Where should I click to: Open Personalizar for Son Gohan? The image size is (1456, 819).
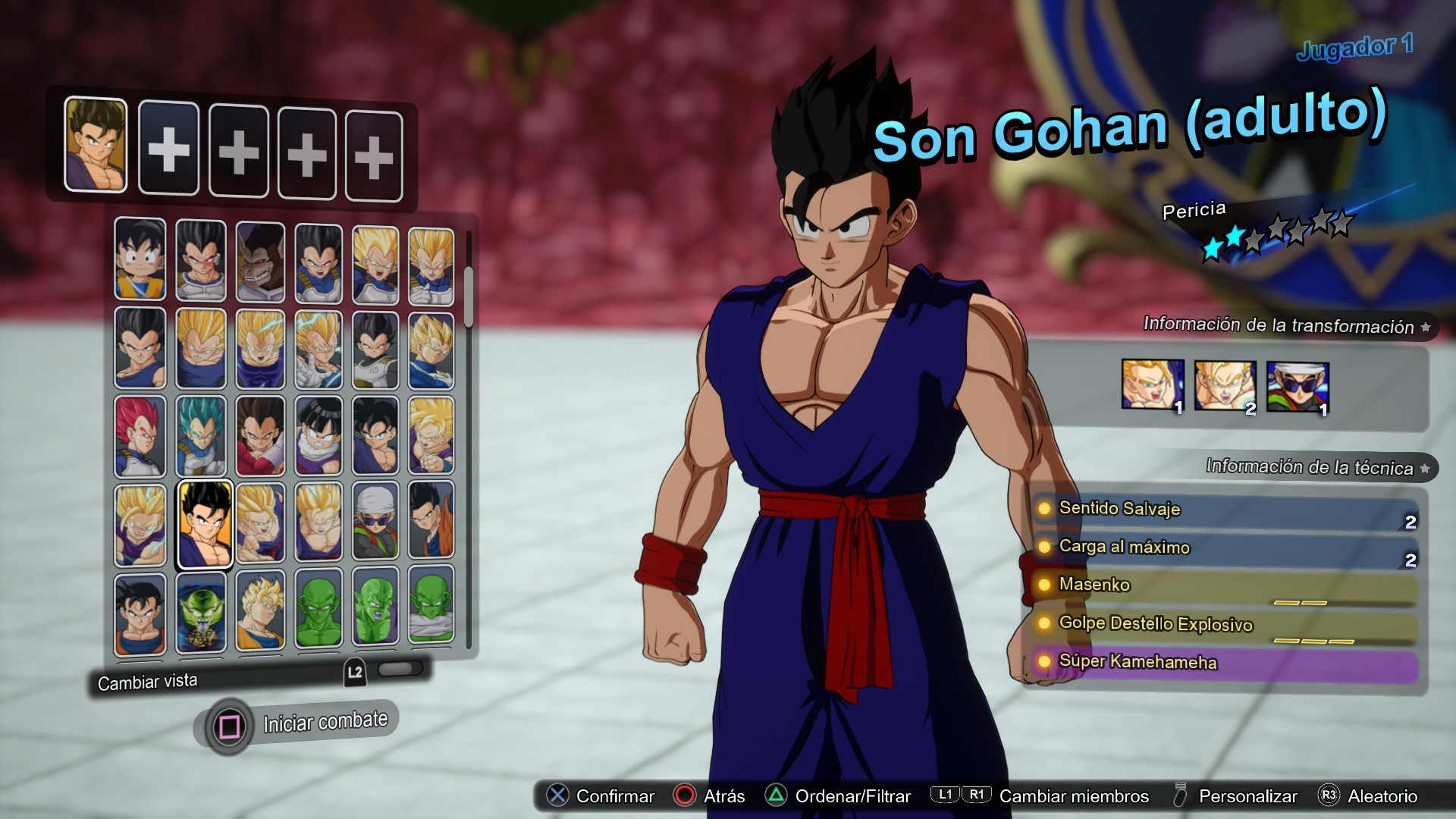pyautogui.click(x=1247, y=796)
